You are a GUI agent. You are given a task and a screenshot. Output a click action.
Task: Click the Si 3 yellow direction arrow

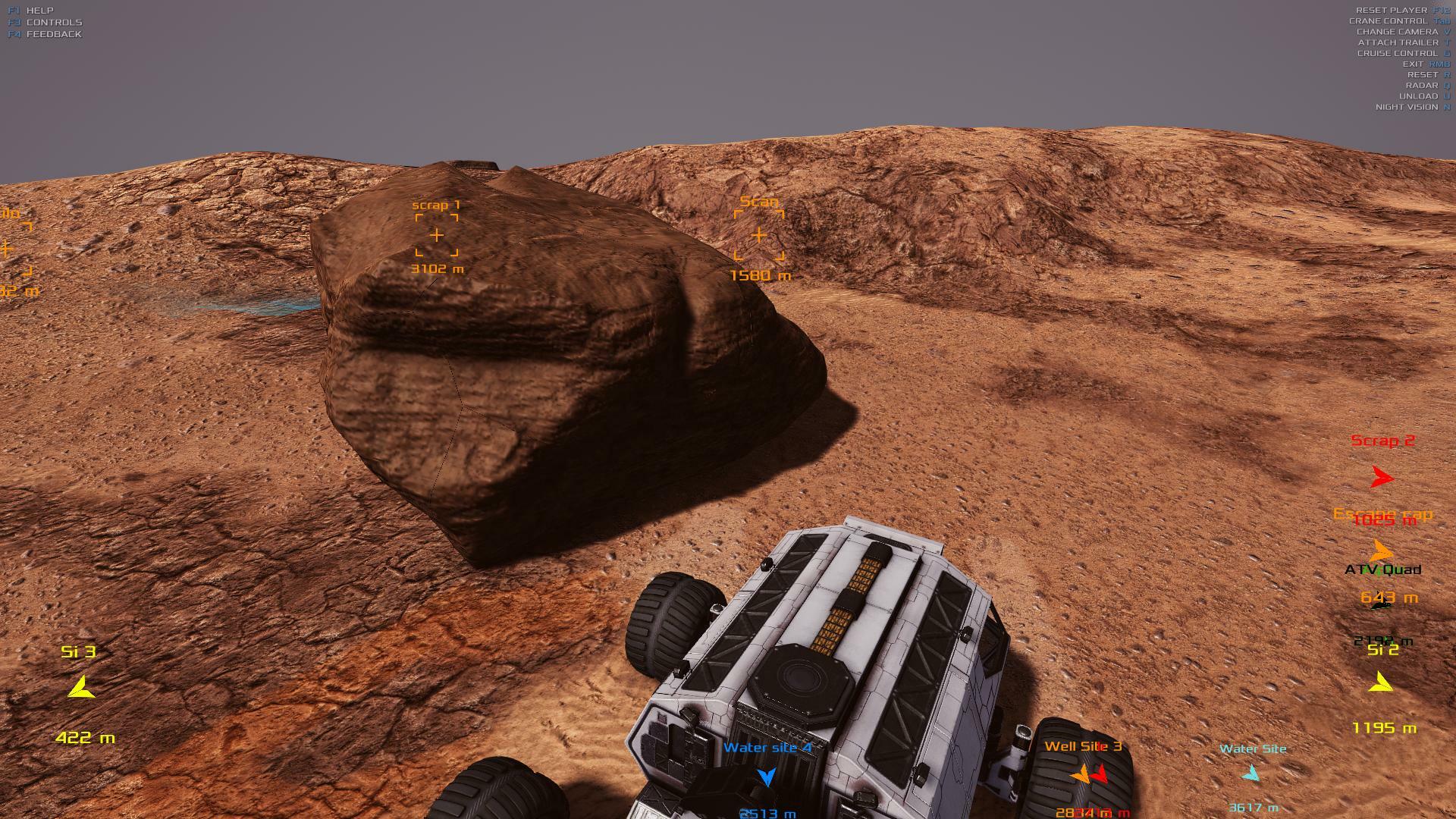[x=80, y=688]
